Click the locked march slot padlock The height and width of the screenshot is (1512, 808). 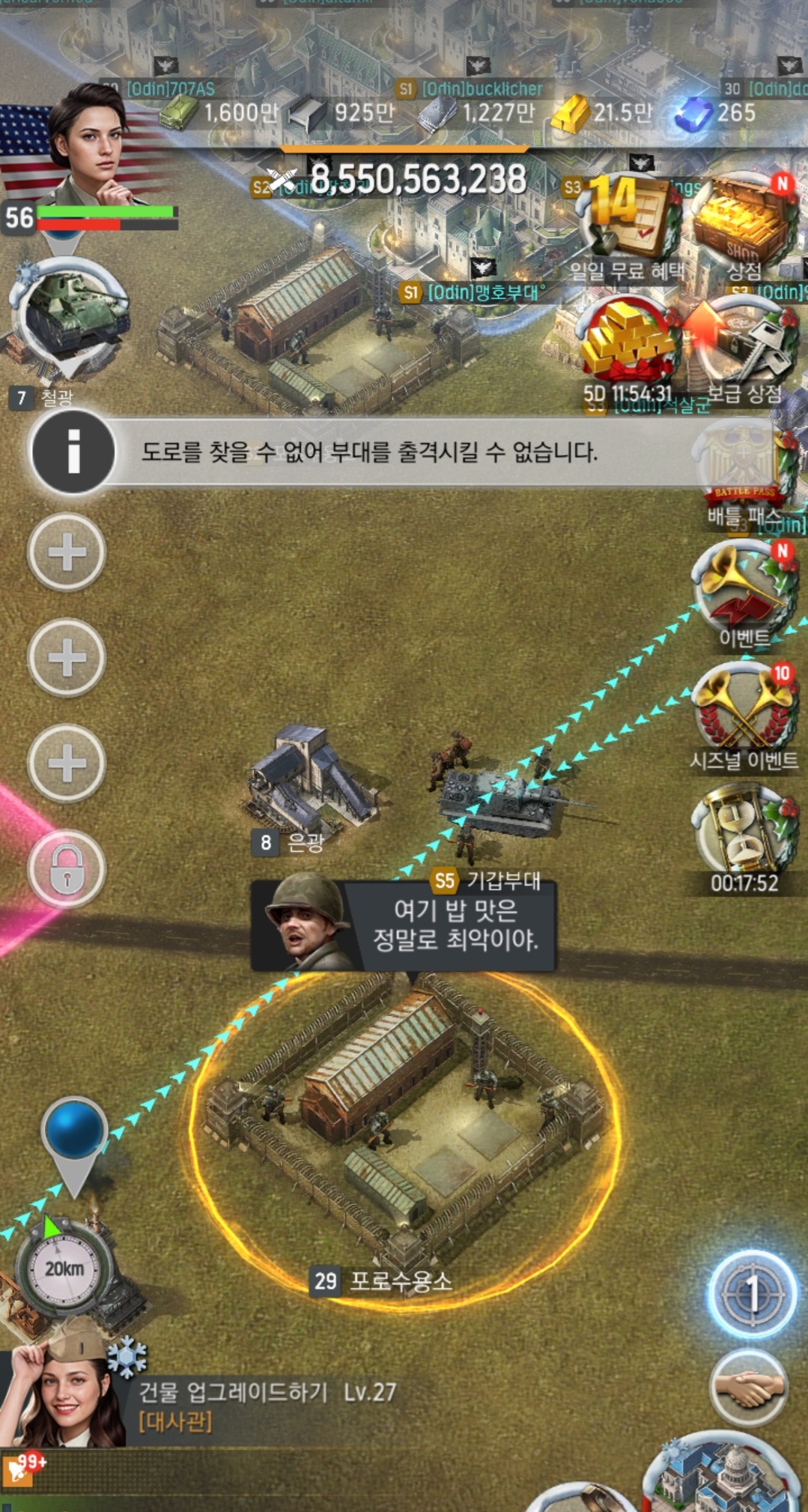pyautogui.click(x=67, y=869)
